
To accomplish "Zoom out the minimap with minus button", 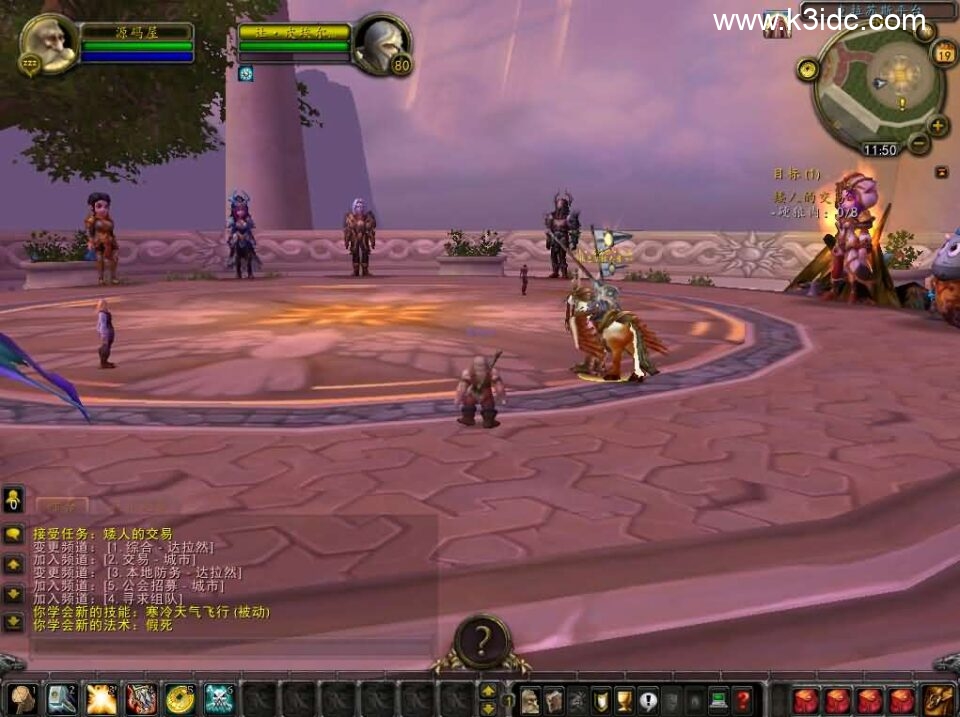I will 919,143.
